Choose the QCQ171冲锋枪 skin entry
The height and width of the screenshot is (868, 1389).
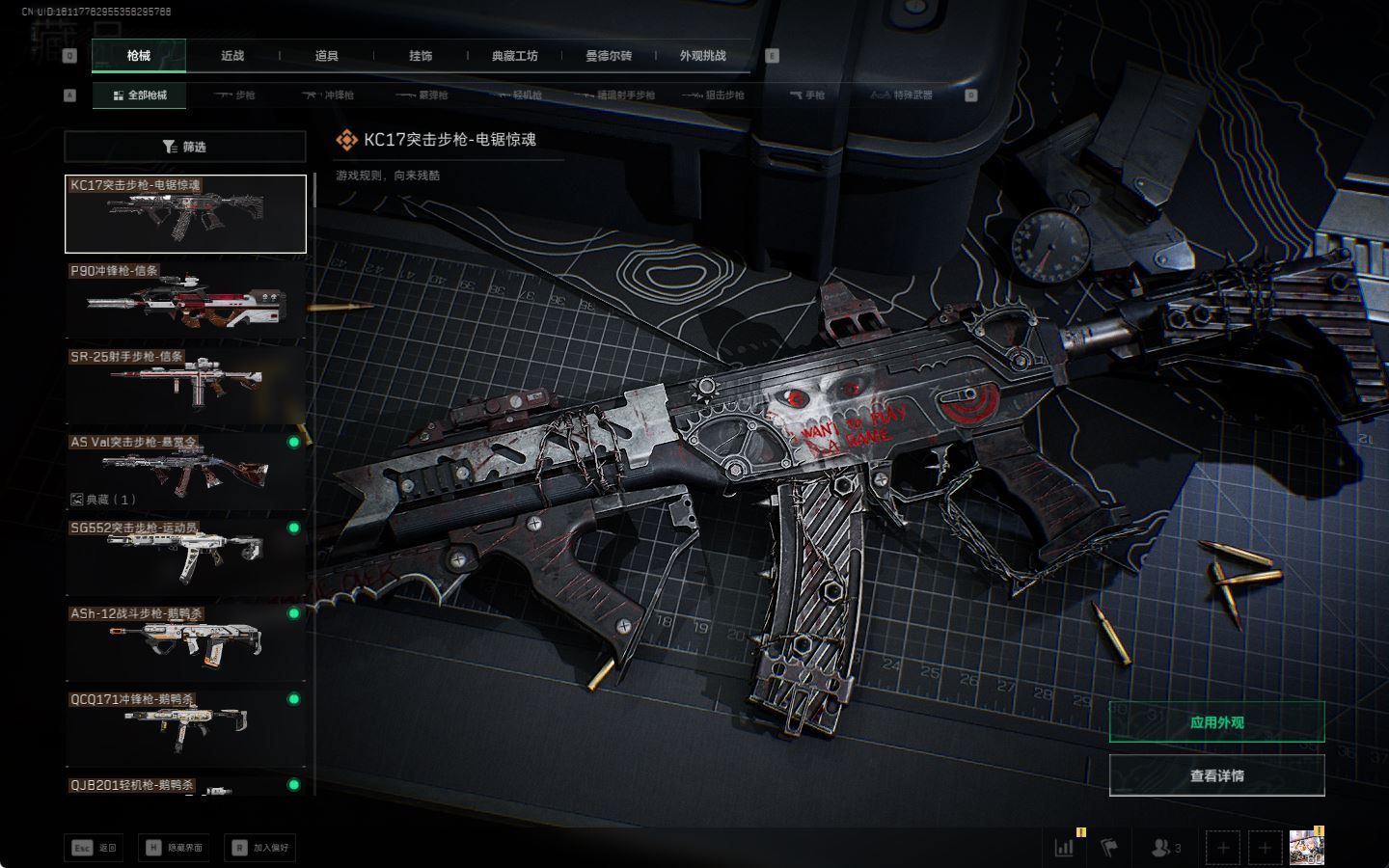[x=185, y=728]
